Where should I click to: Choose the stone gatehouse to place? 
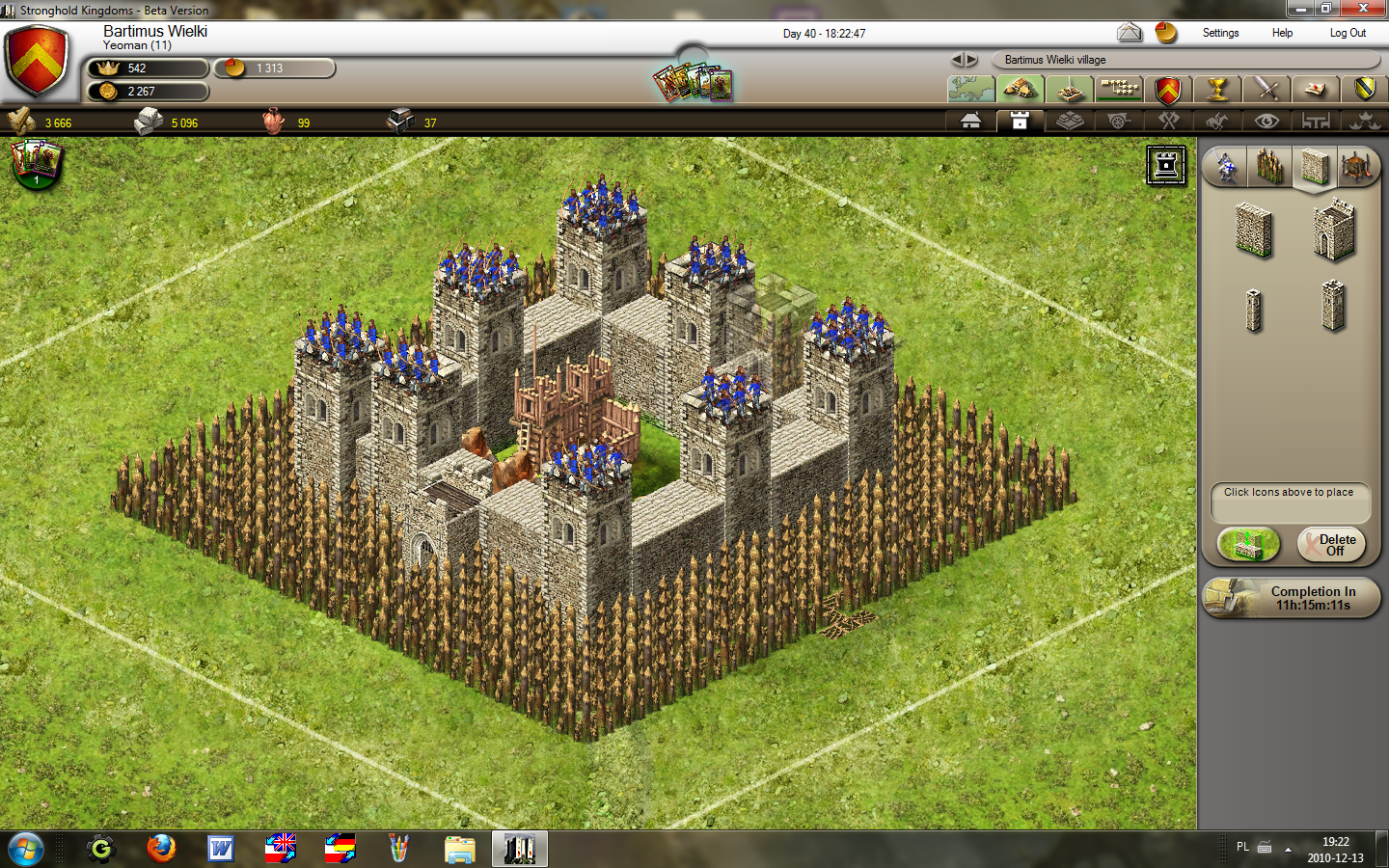click(x=1333, y=230)
